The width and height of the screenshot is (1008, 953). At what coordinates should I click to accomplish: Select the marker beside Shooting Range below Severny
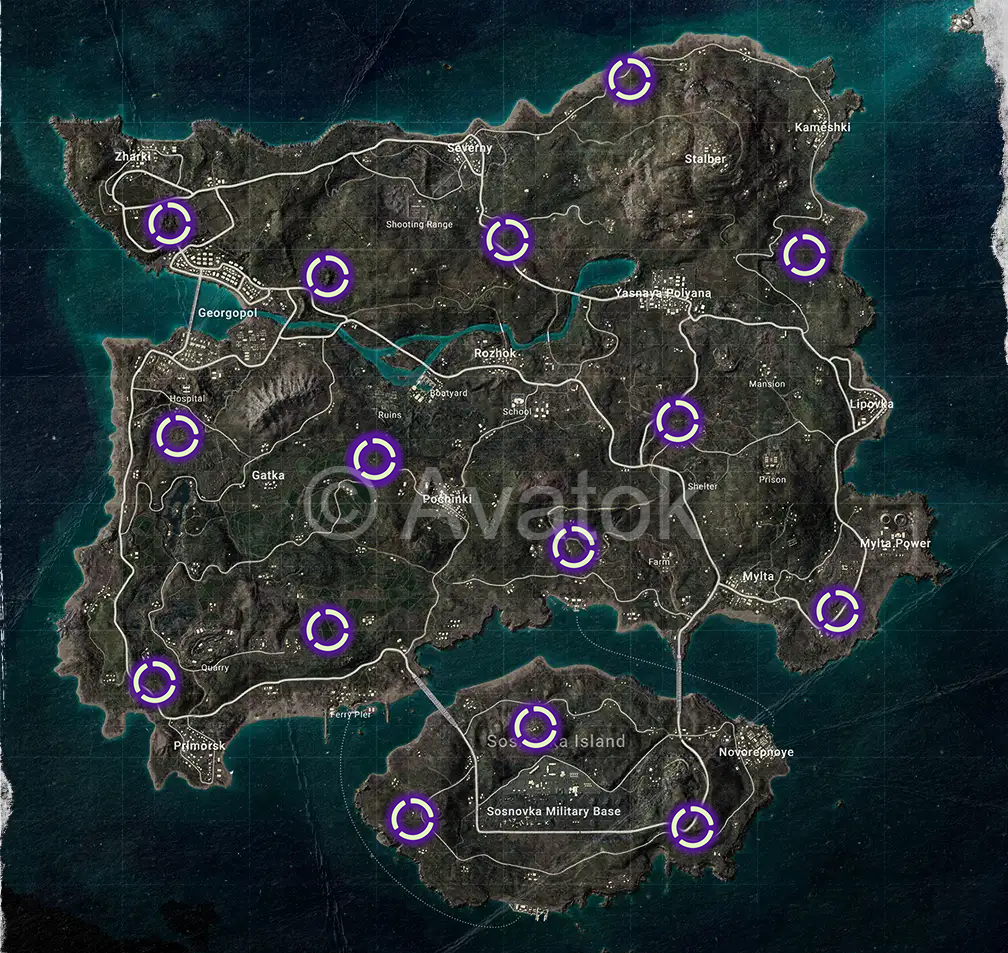tap(507, 240)
